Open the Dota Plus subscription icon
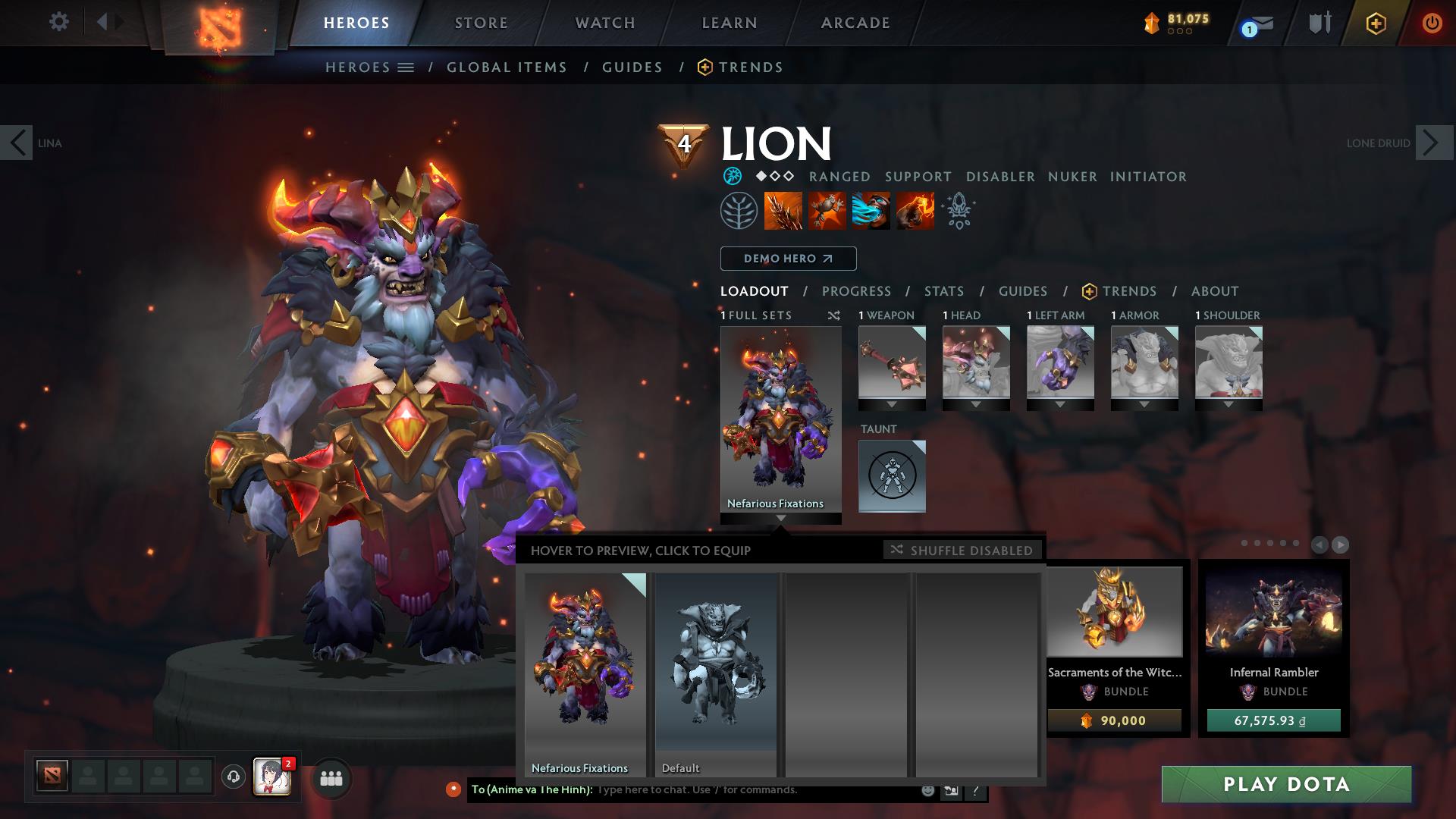 click(x=1376, y=23)
